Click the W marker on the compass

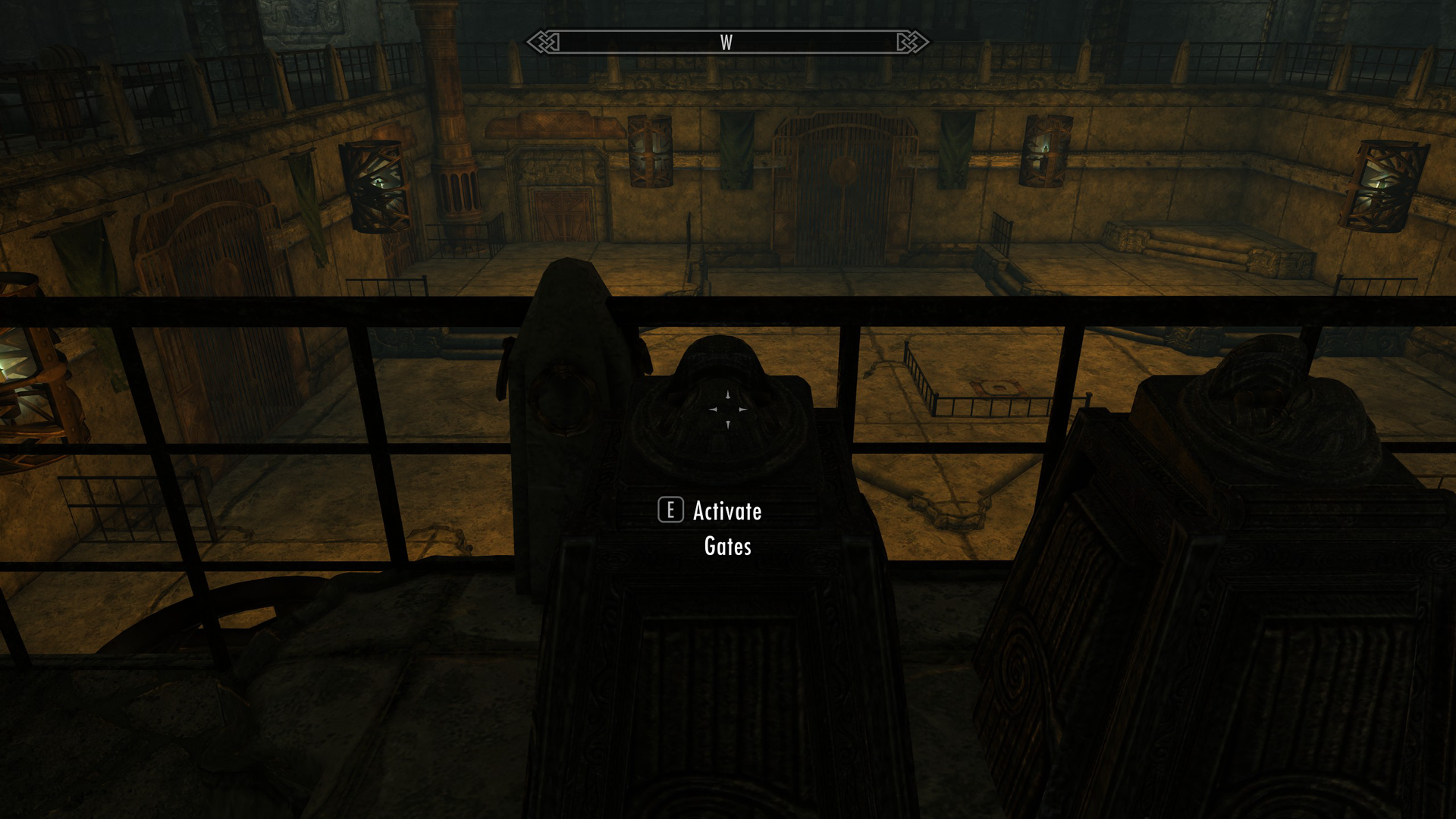pyautogui.click(x=726, y=43)
